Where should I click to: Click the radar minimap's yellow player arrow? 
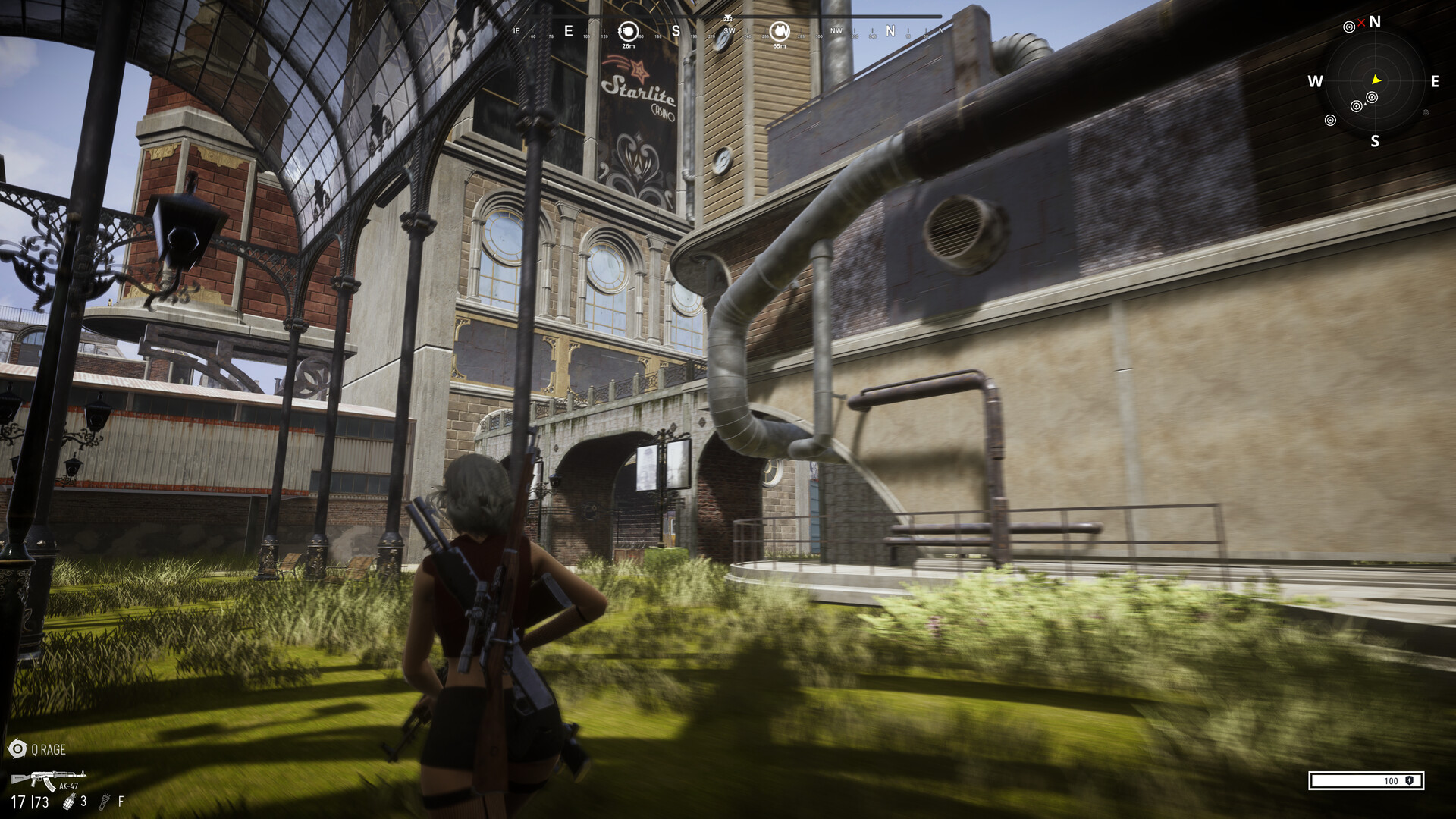coord(1376,80)
